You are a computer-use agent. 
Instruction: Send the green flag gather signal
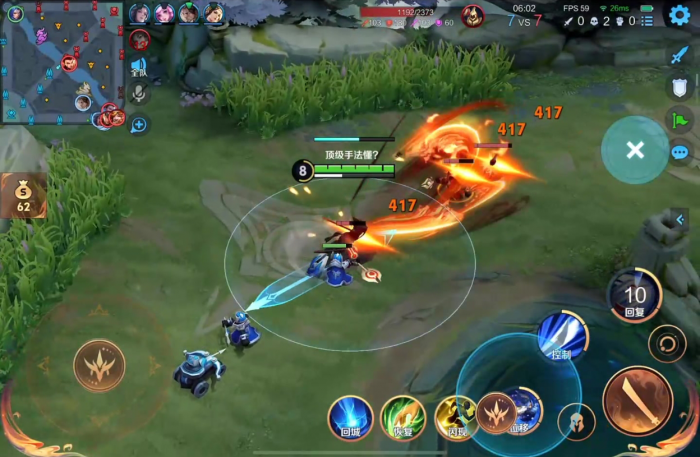(x=680, y=120)
